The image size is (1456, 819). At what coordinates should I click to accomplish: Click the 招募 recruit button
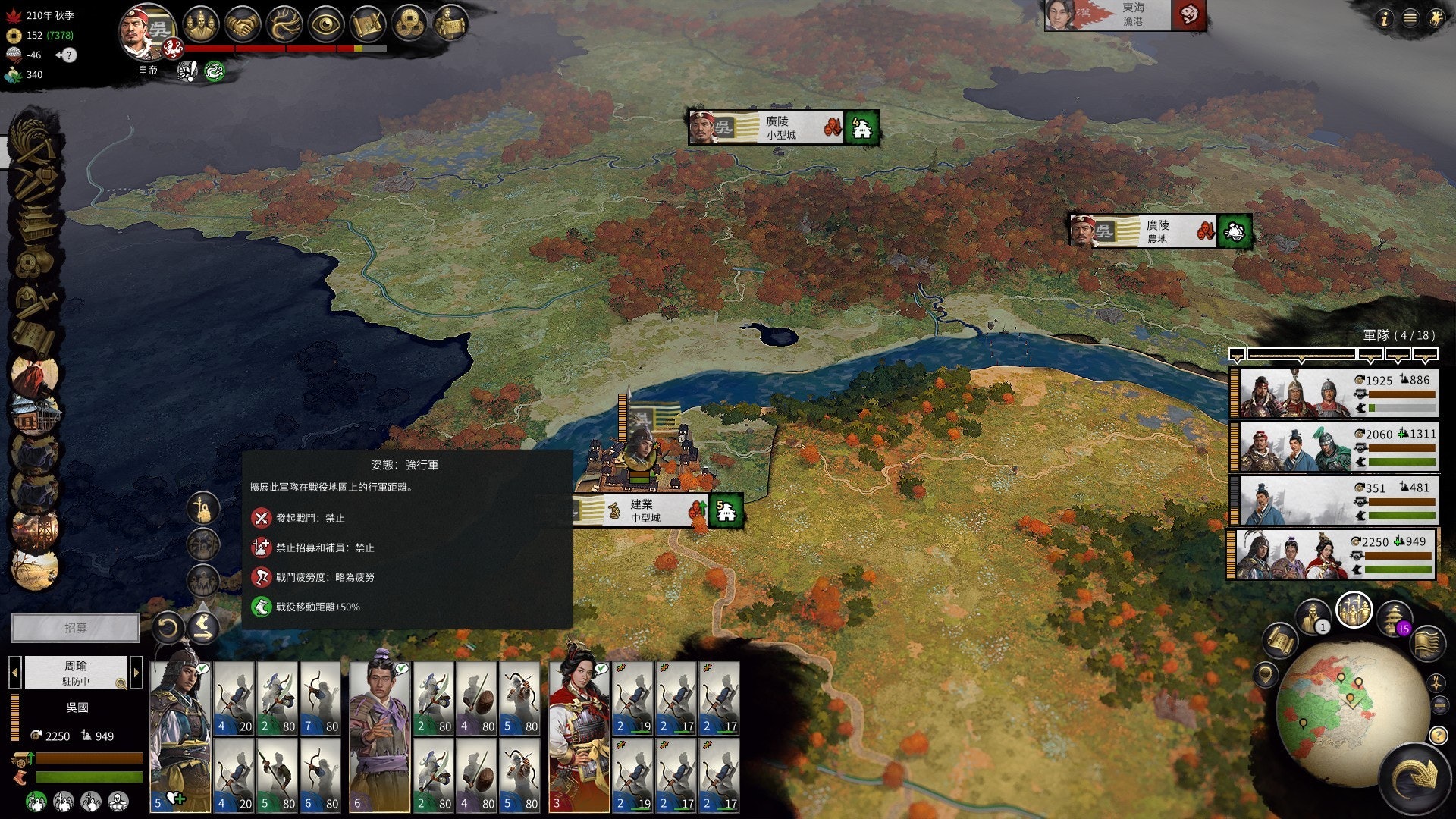[x=76, y=628]
